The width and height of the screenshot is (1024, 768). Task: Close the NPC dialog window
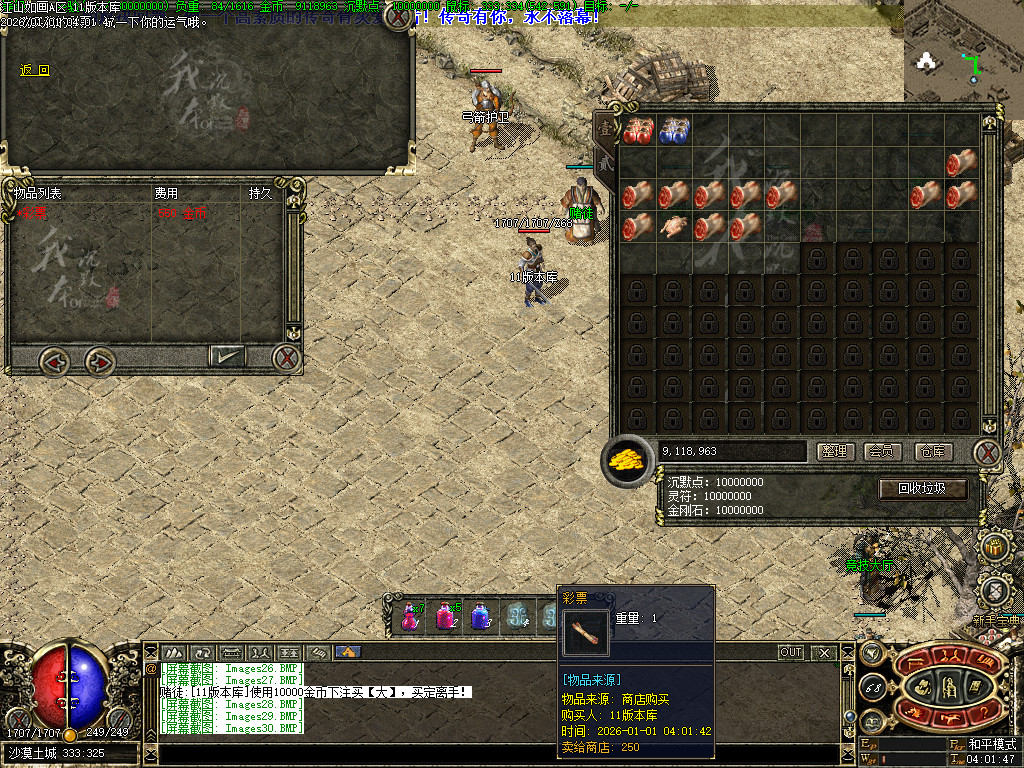pos(398,16)
